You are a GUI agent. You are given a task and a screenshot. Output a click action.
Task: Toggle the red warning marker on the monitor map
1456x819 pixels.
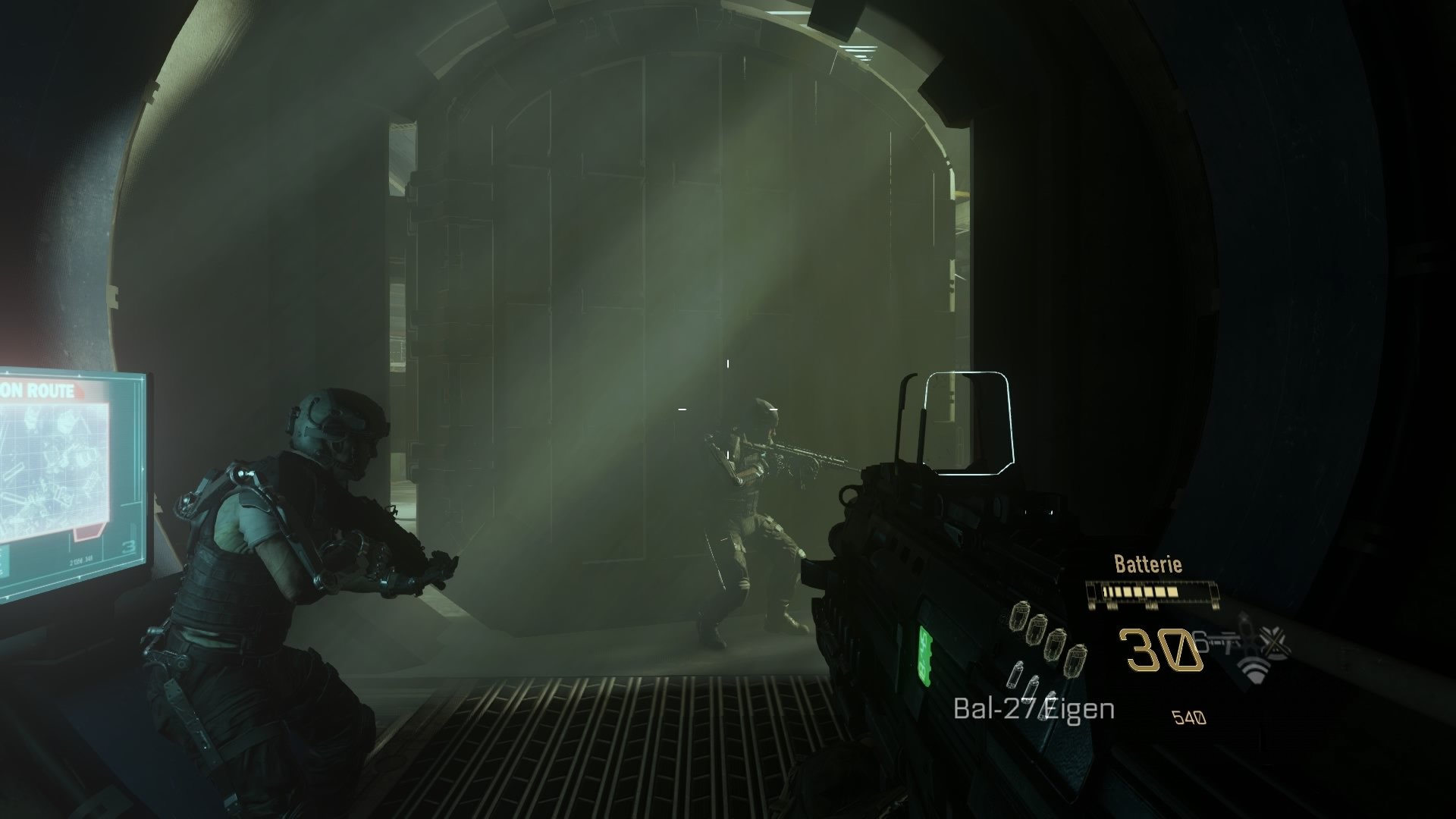coord(86,532)
